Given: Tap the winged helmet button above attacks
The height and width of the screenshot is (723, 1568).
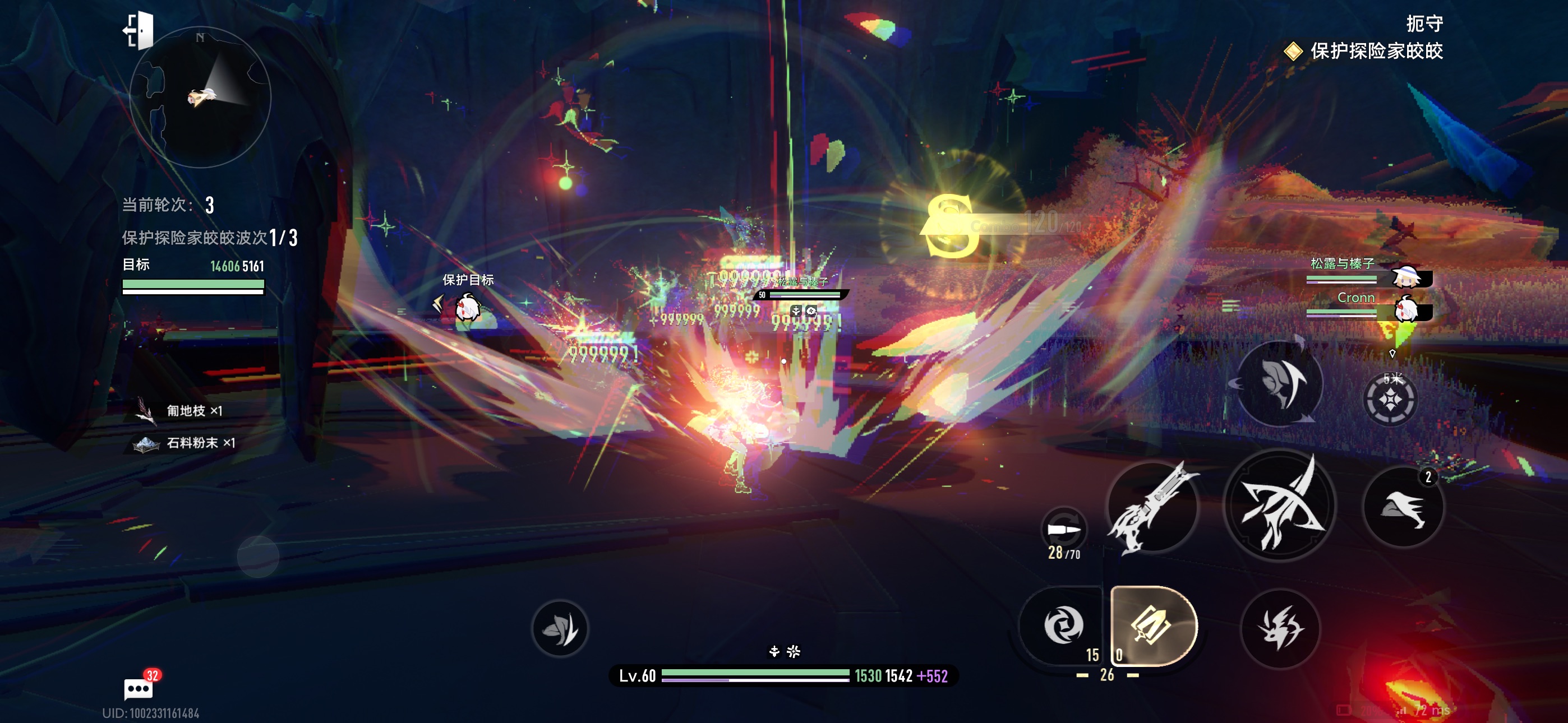Looking at the screenshot, I should (x=1280, y=383).
